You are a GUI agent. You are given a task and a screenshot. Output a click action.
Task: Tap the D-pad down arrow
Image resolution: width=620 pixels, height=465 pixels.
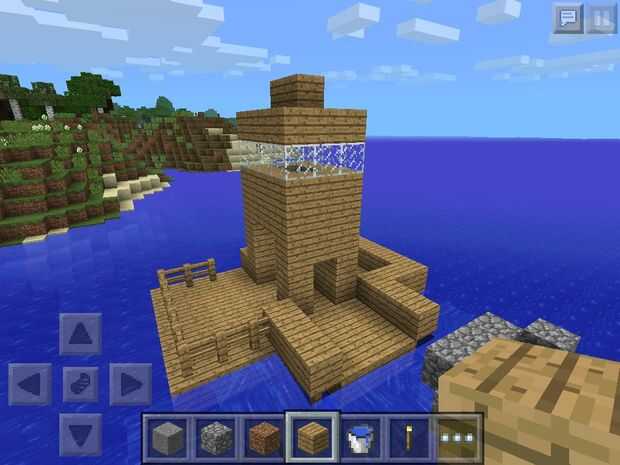tap(81, 431)
